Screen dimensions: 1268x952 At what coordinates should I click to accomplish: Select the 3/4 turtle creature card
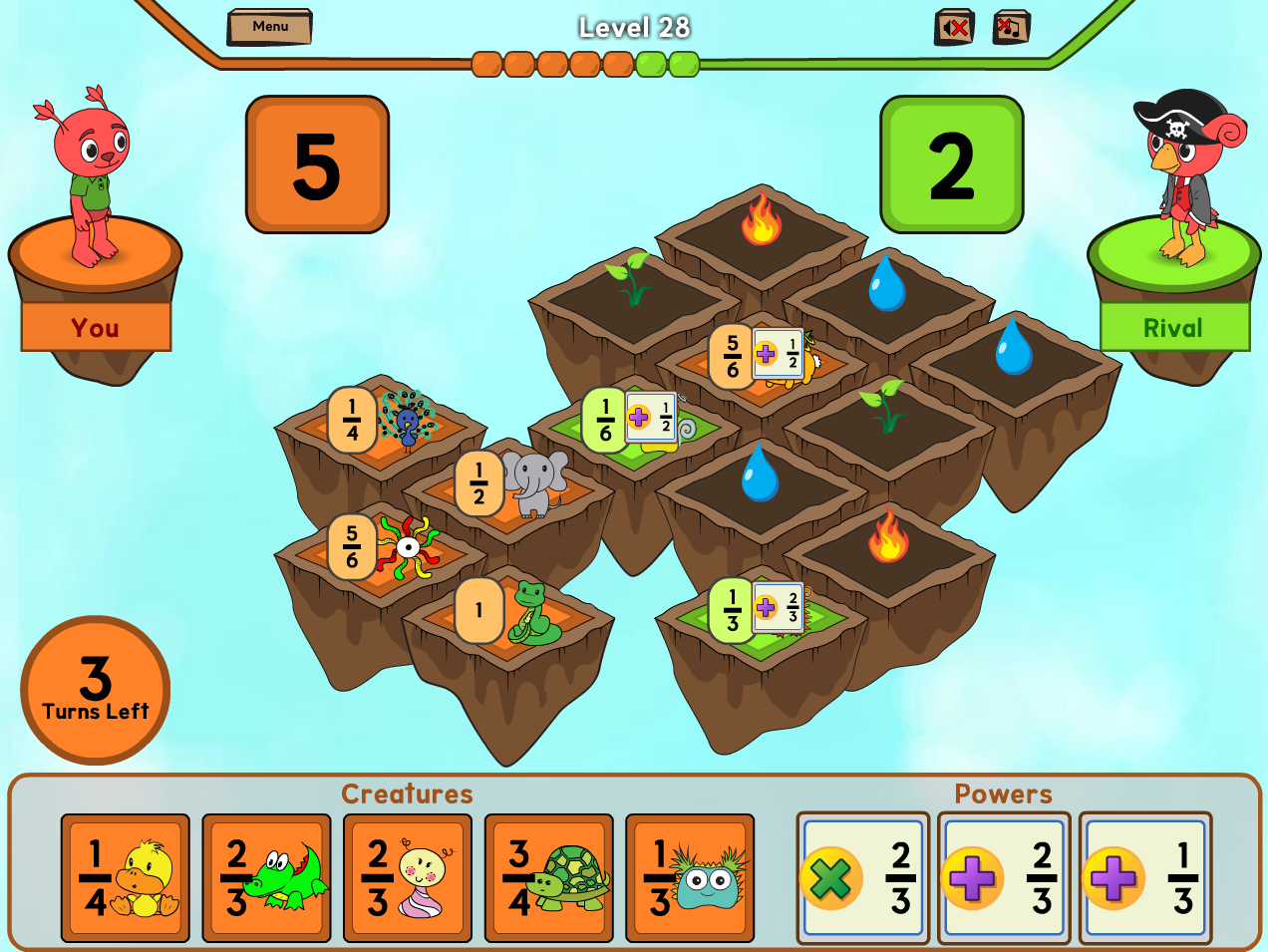tap(549, 877)
